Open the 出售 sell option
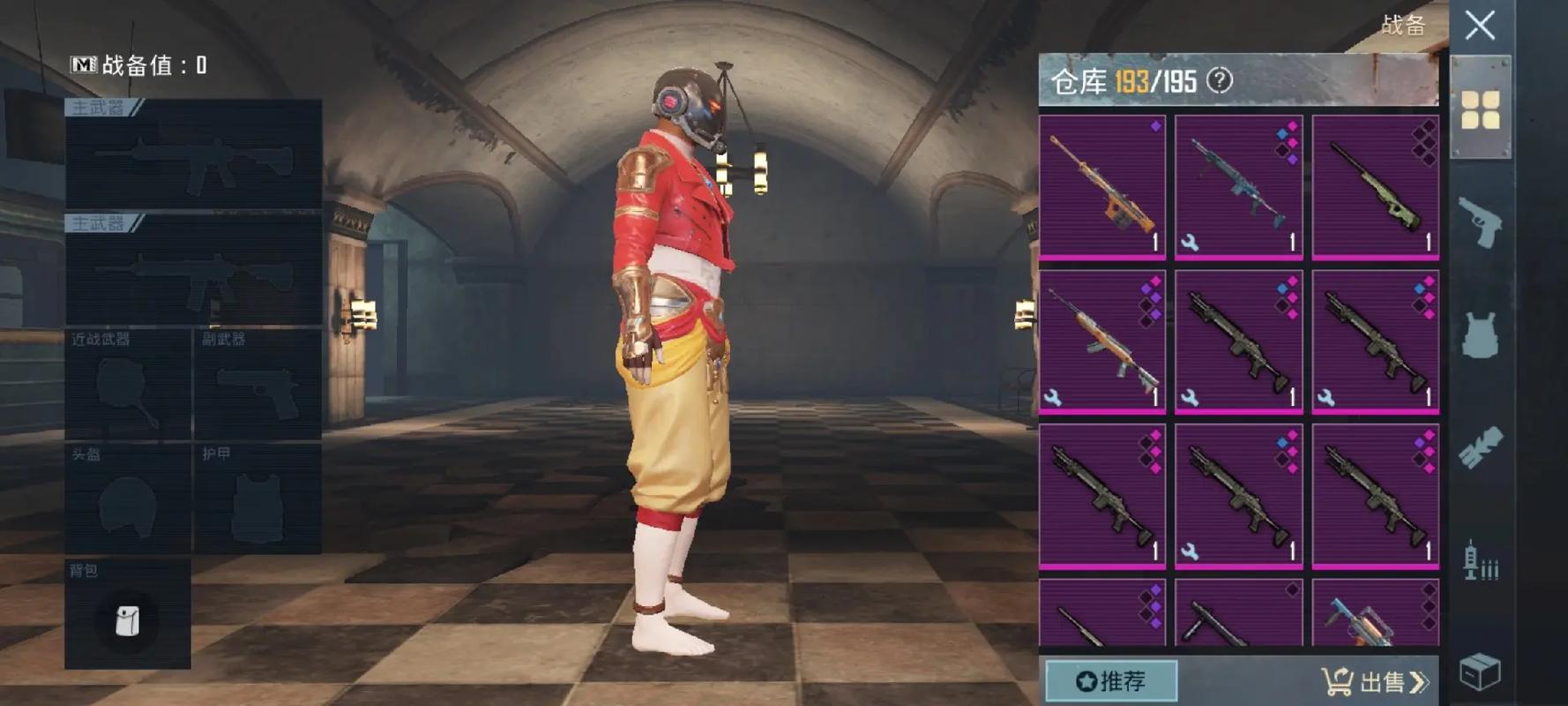This screenshot has height=706, width=1568. [1374, 681]
